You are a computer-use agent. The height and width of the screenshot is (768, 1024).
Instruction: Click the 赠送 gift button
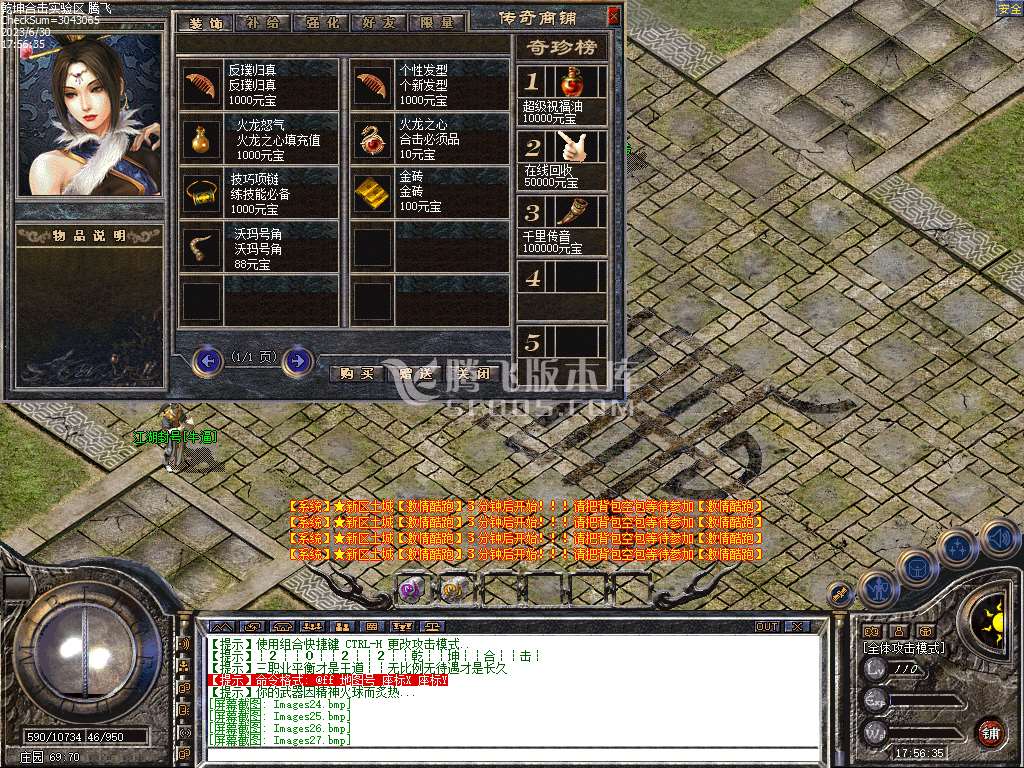coord(414,374)
